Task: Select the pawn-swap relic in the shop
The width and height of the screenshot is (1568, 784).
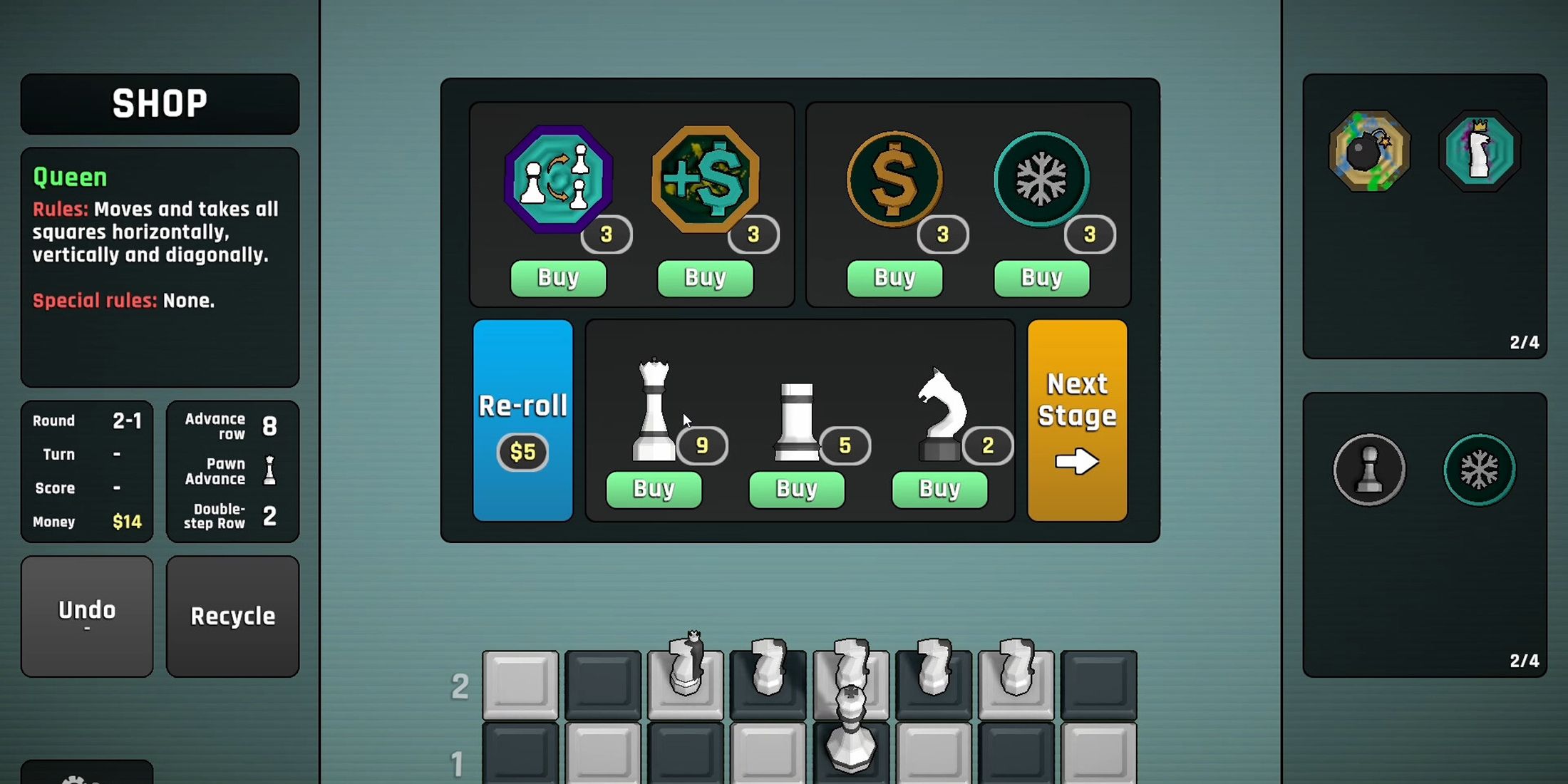Action: (x=558, y=178)
